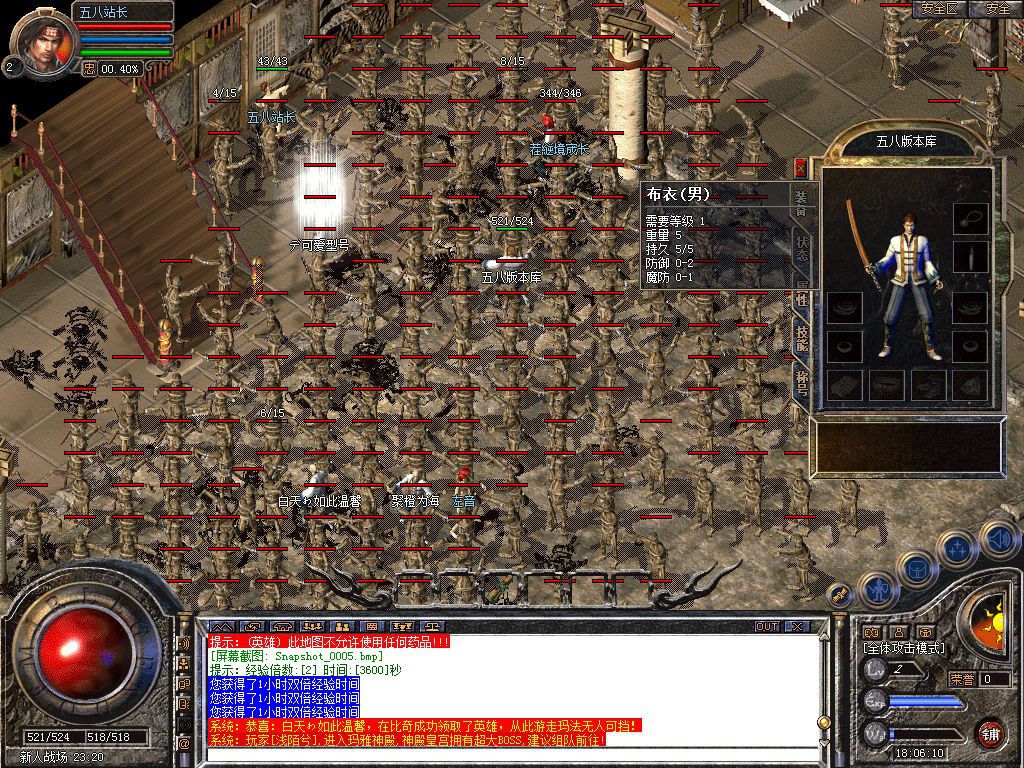Select the small satellite icon button
The width and height of the screenshot is (1024, 768).
841,595
